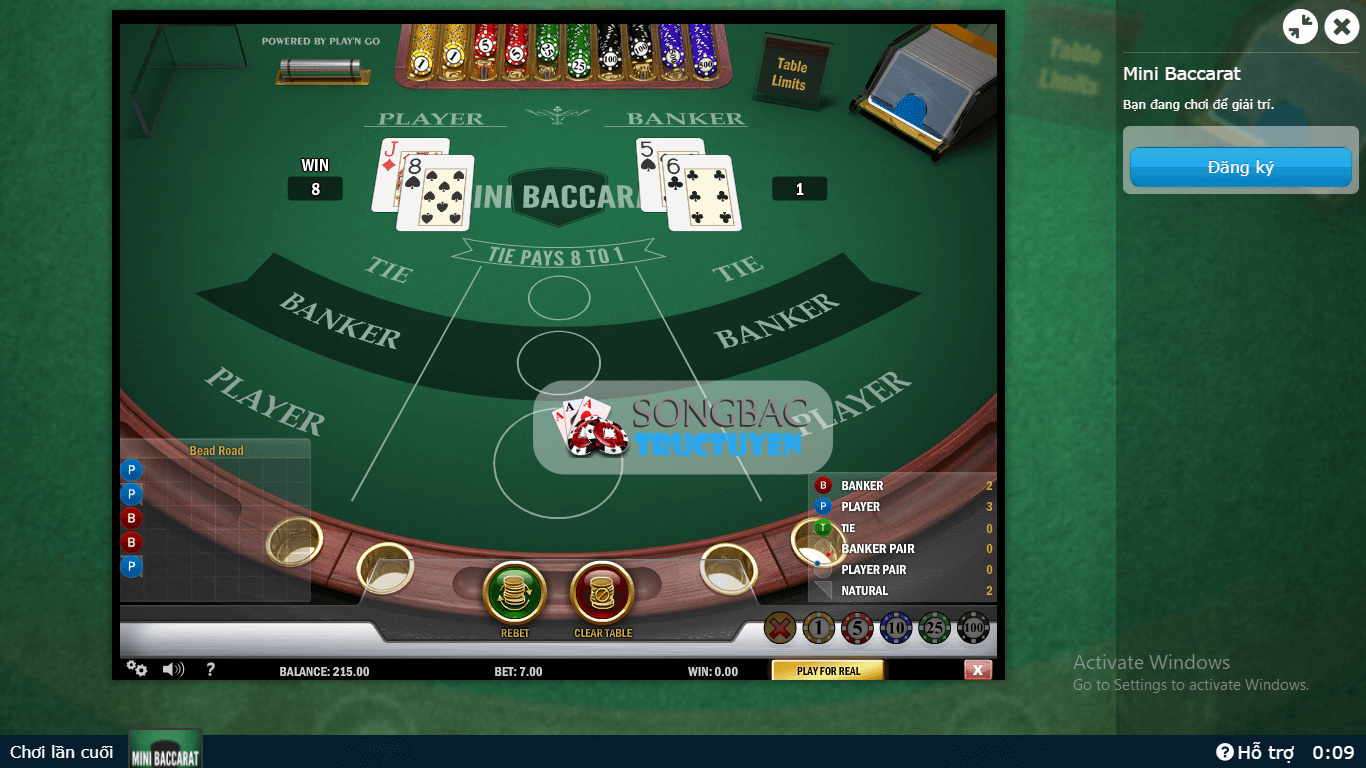Clear the table with the red button
The height and width of the screenshot is (768, 1366).
pyautogui.click(x=602, y=593)
